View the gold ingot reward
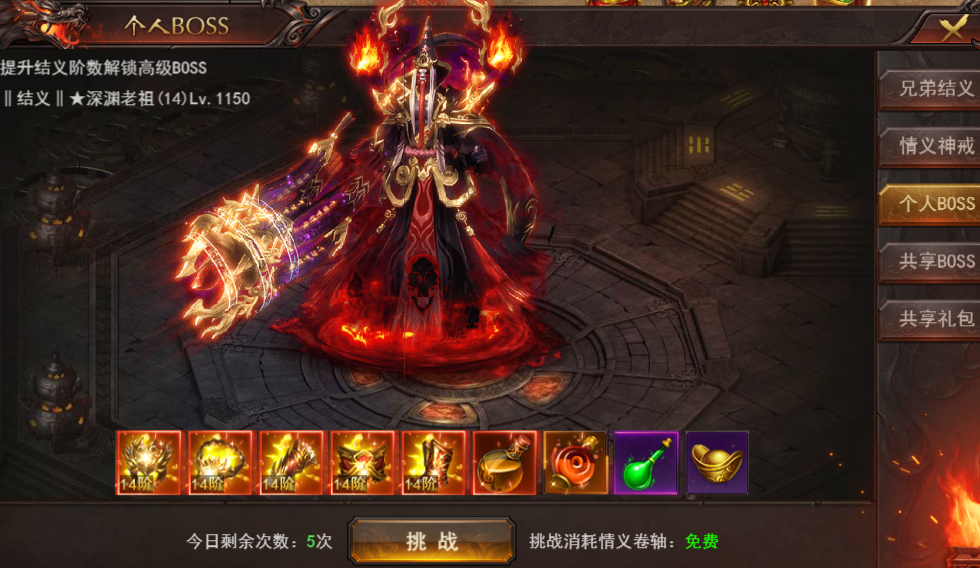Screen dimensions: 980x568 tap(717, 463)
